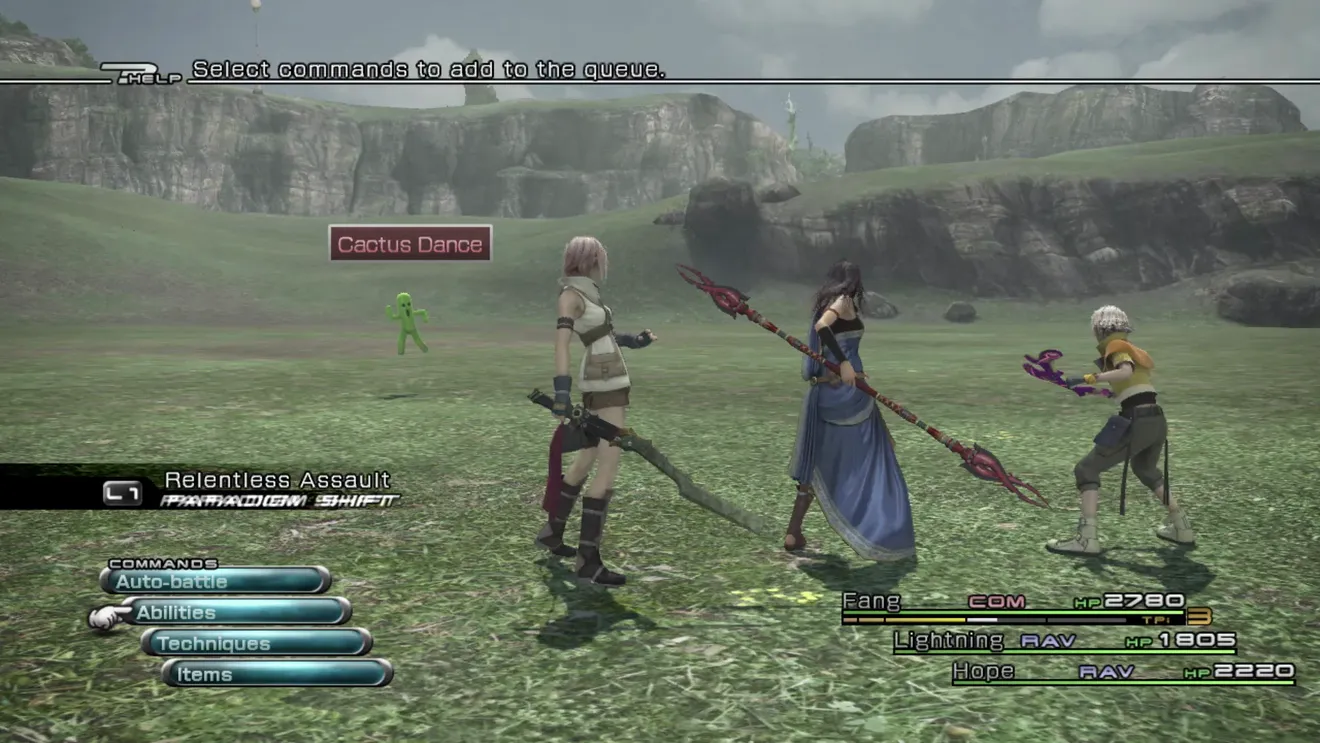This screenshot has width=1320, height=743.
Task: Choose the Techniques command
Action: tap(257, 643)
